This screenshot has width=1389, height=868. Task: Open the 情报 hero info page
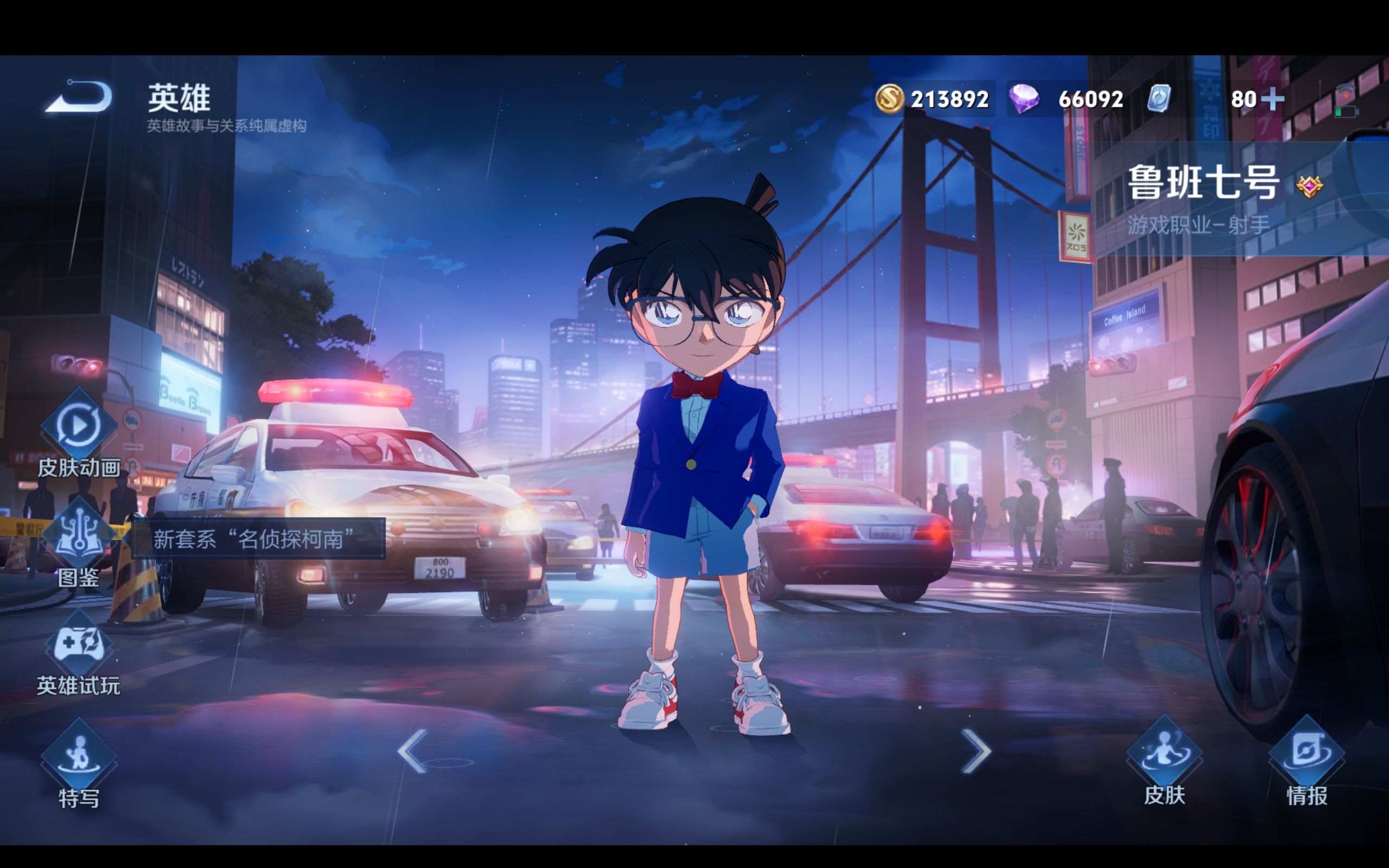click(1307, 753)
